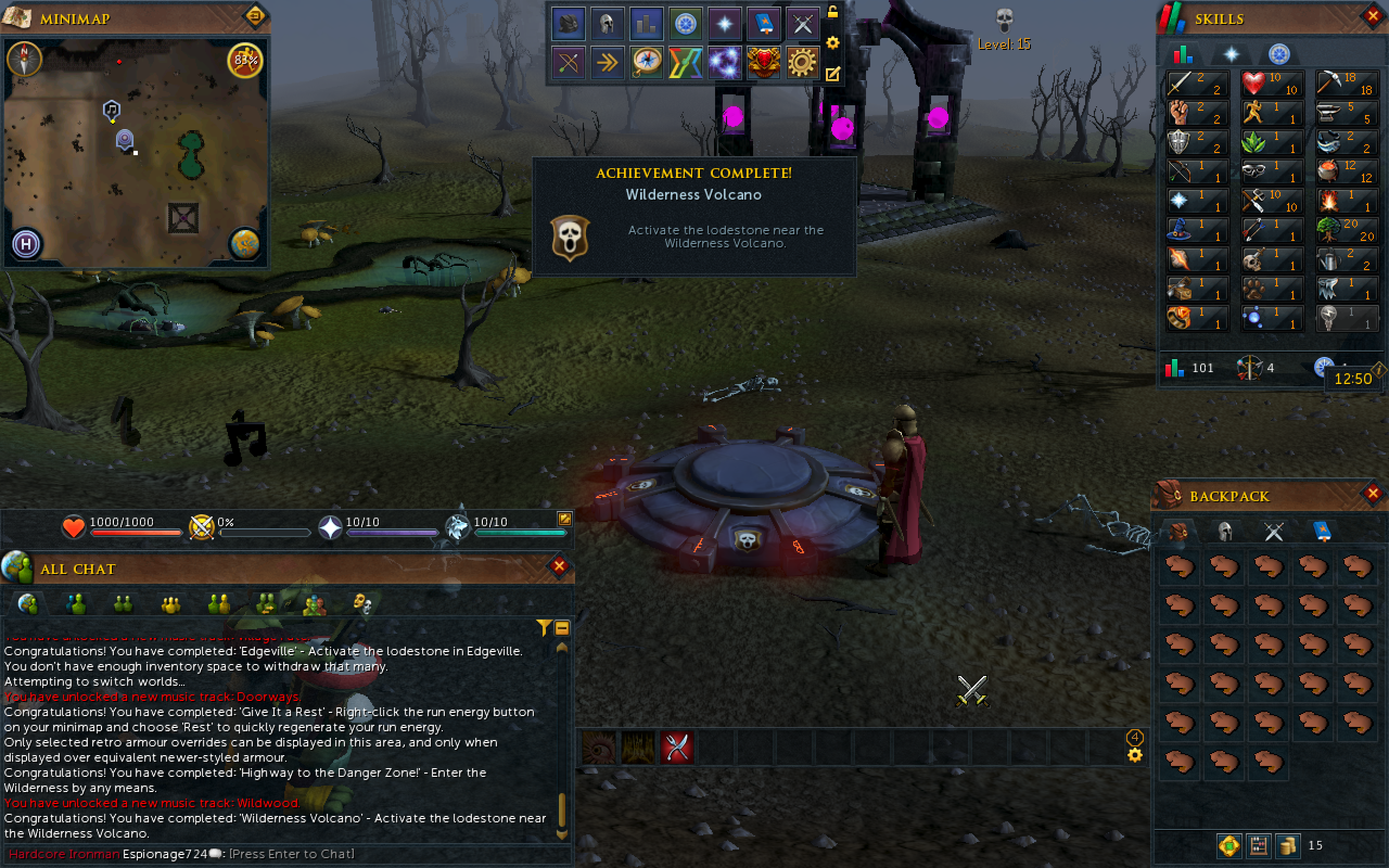Viewport: 1389px width, 868px height.
Task: Open the world map globe button
Action: [x=245, y=244]
